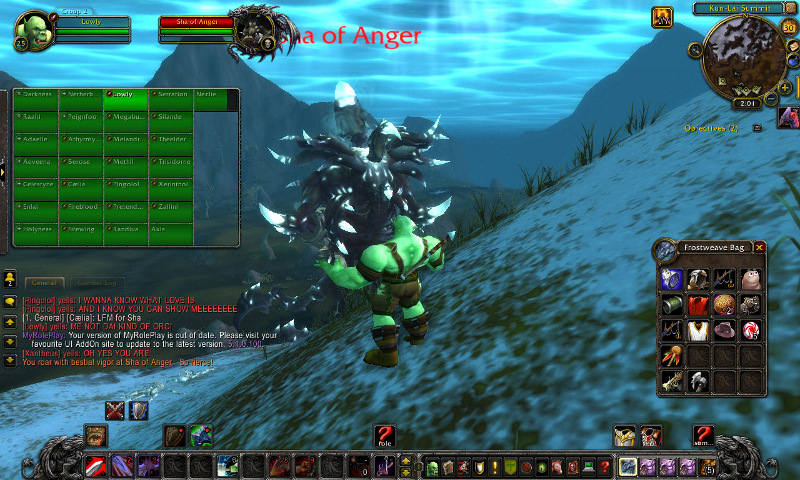Choose Zallini in the raid frames
The height and width of the screenshot is (480, 800).
(x=172, y=206)
